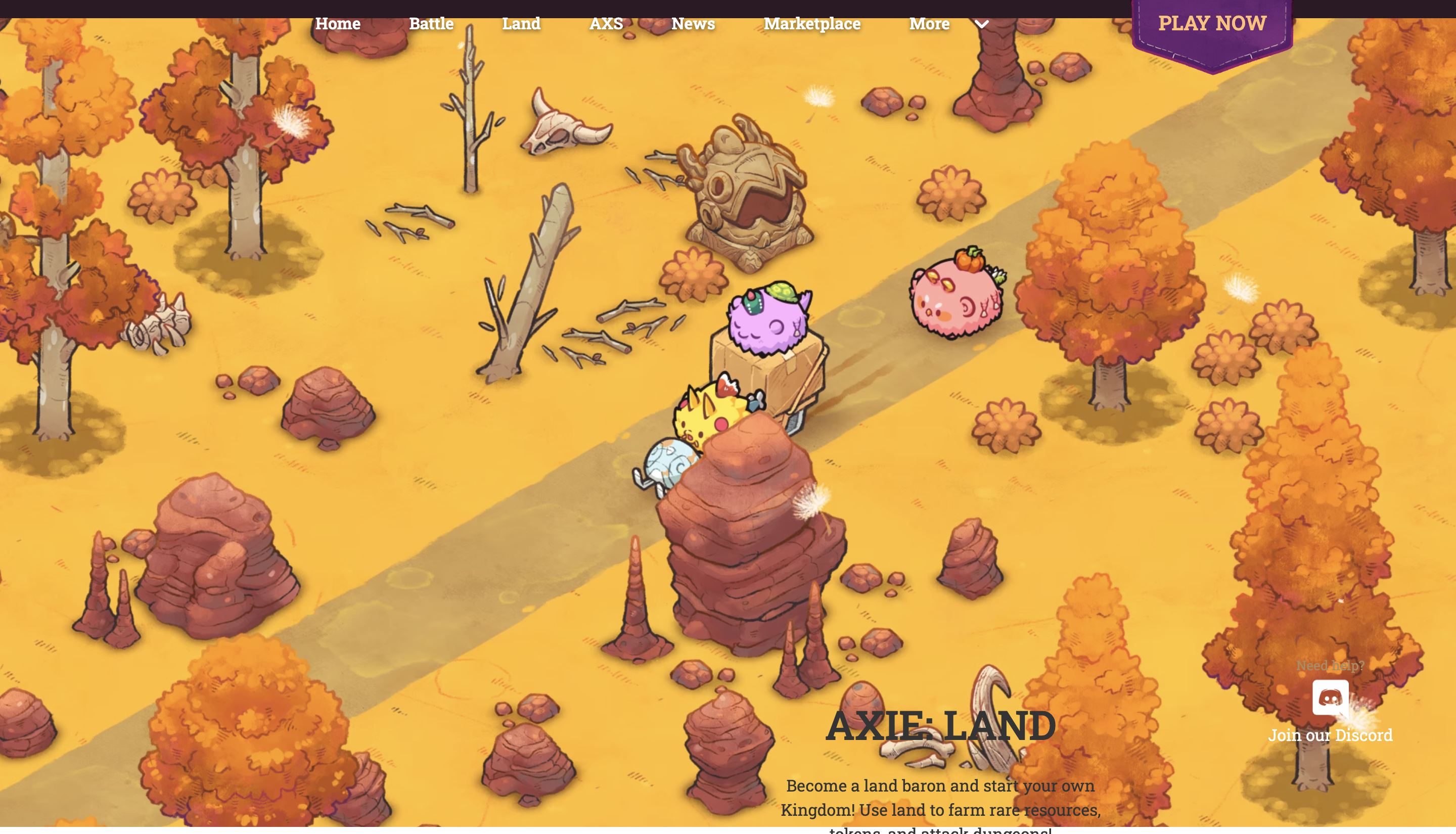
Task: Open the AXS page link
Action: [606, 23]
